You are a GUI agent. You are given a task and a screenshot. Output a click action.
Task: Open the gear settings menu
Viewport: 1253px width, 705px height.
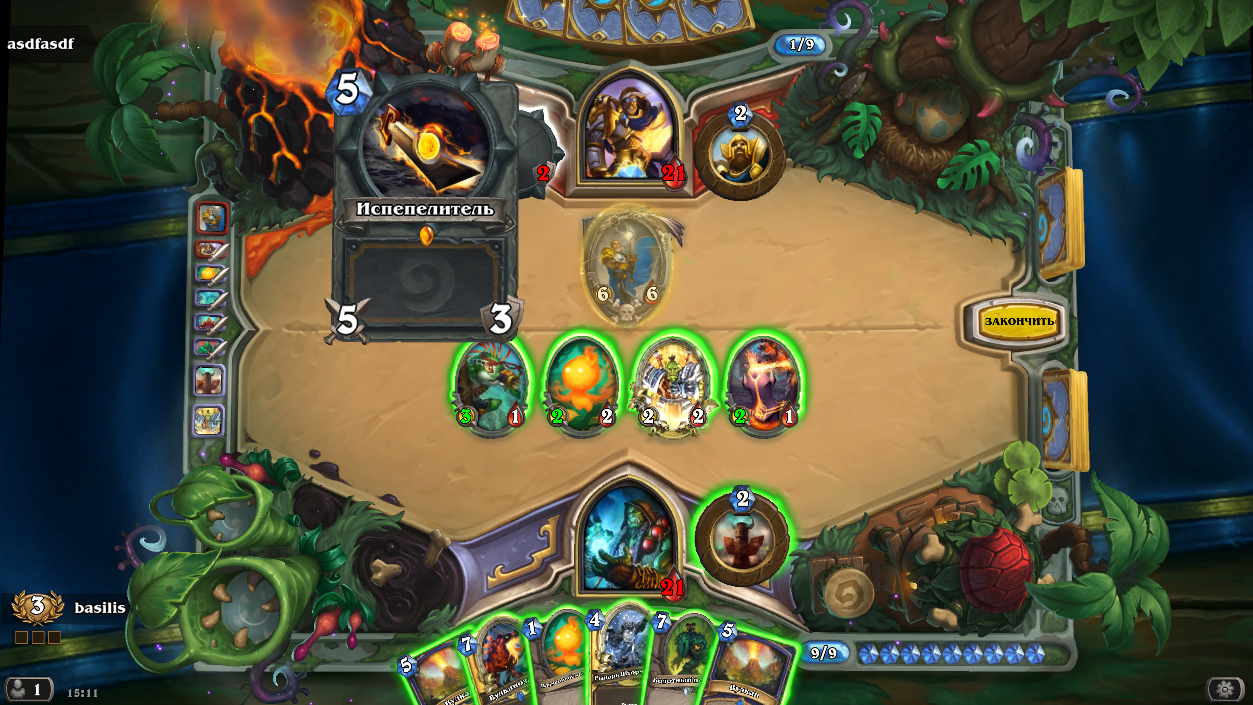pos(1225,688)
